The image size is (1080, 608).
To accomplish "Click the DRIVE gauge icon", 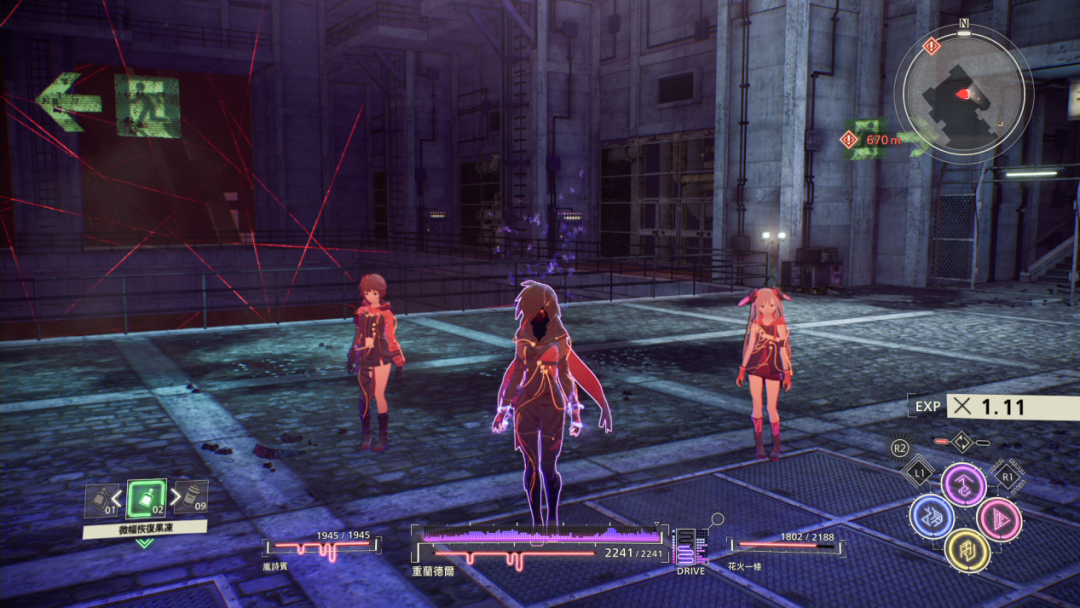I will click(x=689, y=548).
